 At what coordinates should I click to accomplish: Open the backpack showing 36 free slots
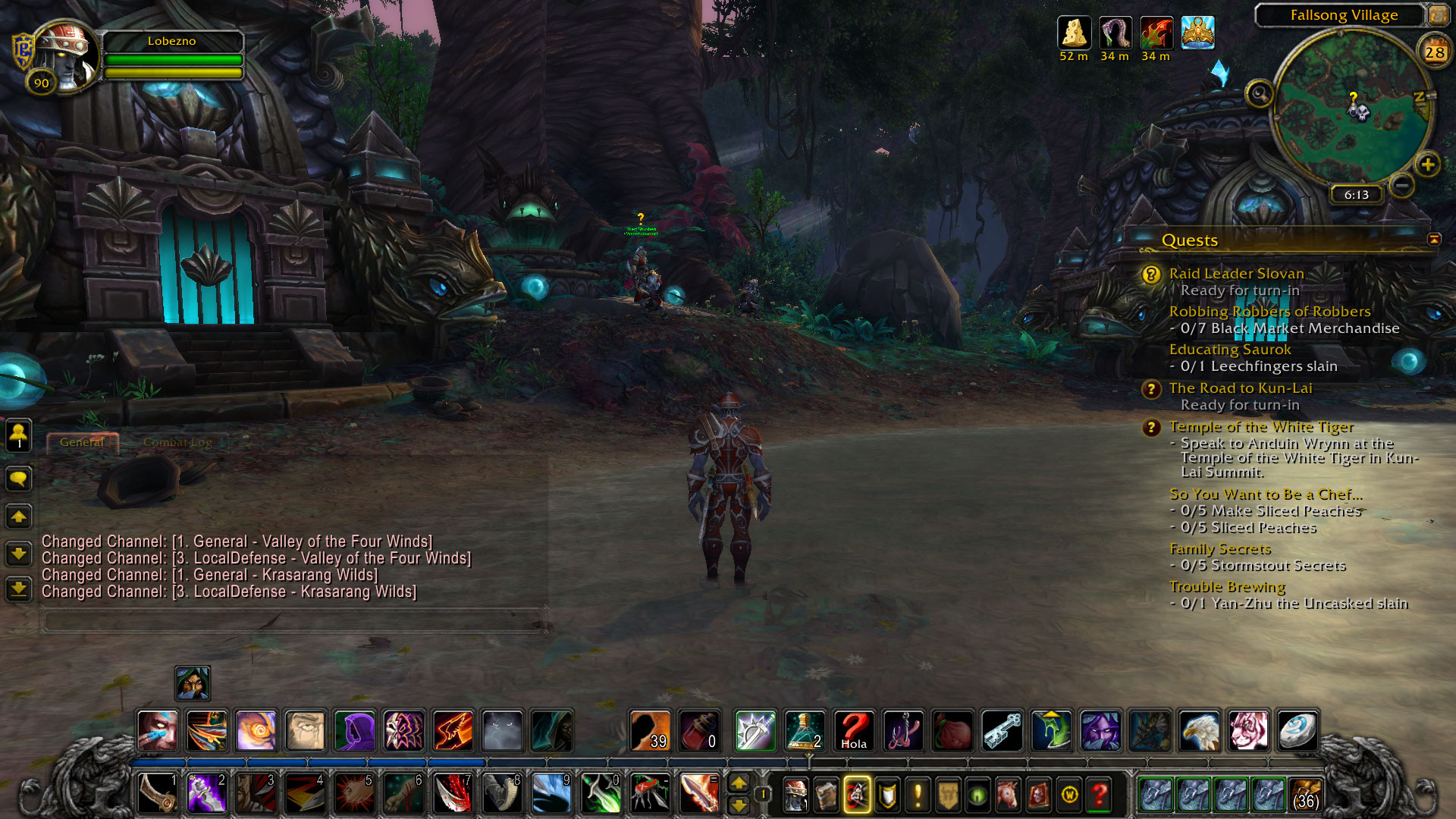[x=1304, y=794]
